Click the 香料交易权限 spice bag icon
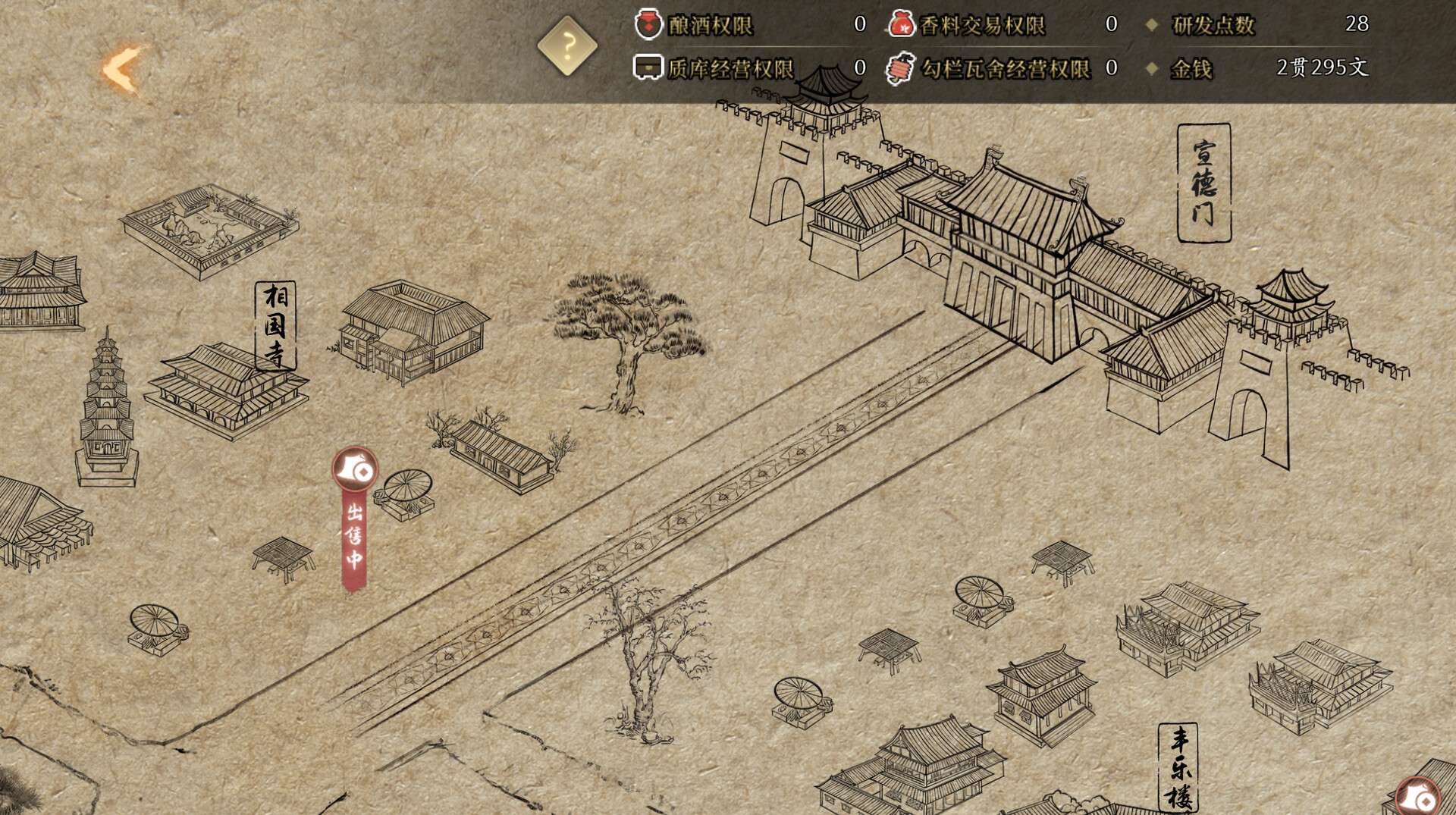This screenshot has width=1456, height=815. point(901,24)
